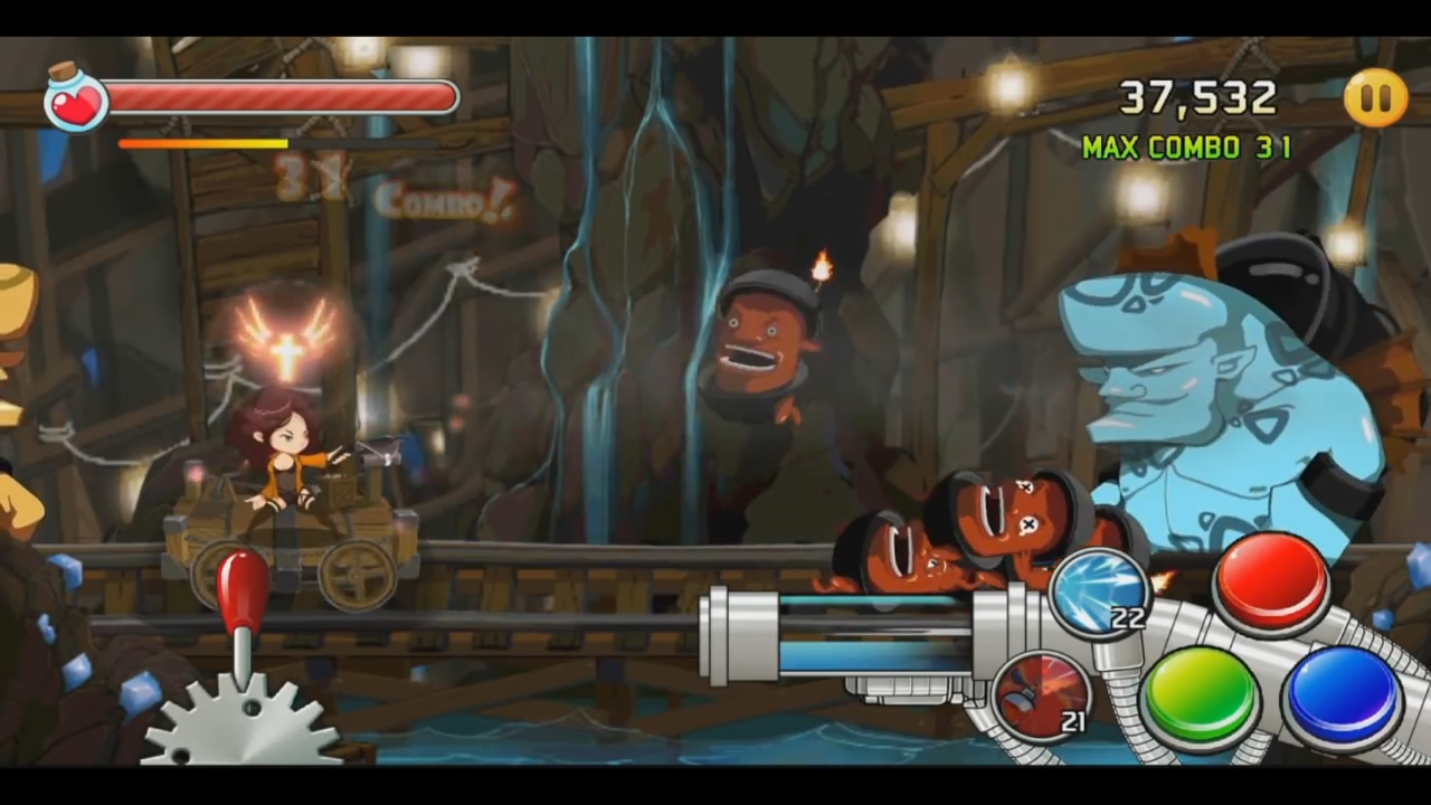Pause the game with the yellow button
The width and height of the screenshot is (1431, 805).
coord(1375,98)
